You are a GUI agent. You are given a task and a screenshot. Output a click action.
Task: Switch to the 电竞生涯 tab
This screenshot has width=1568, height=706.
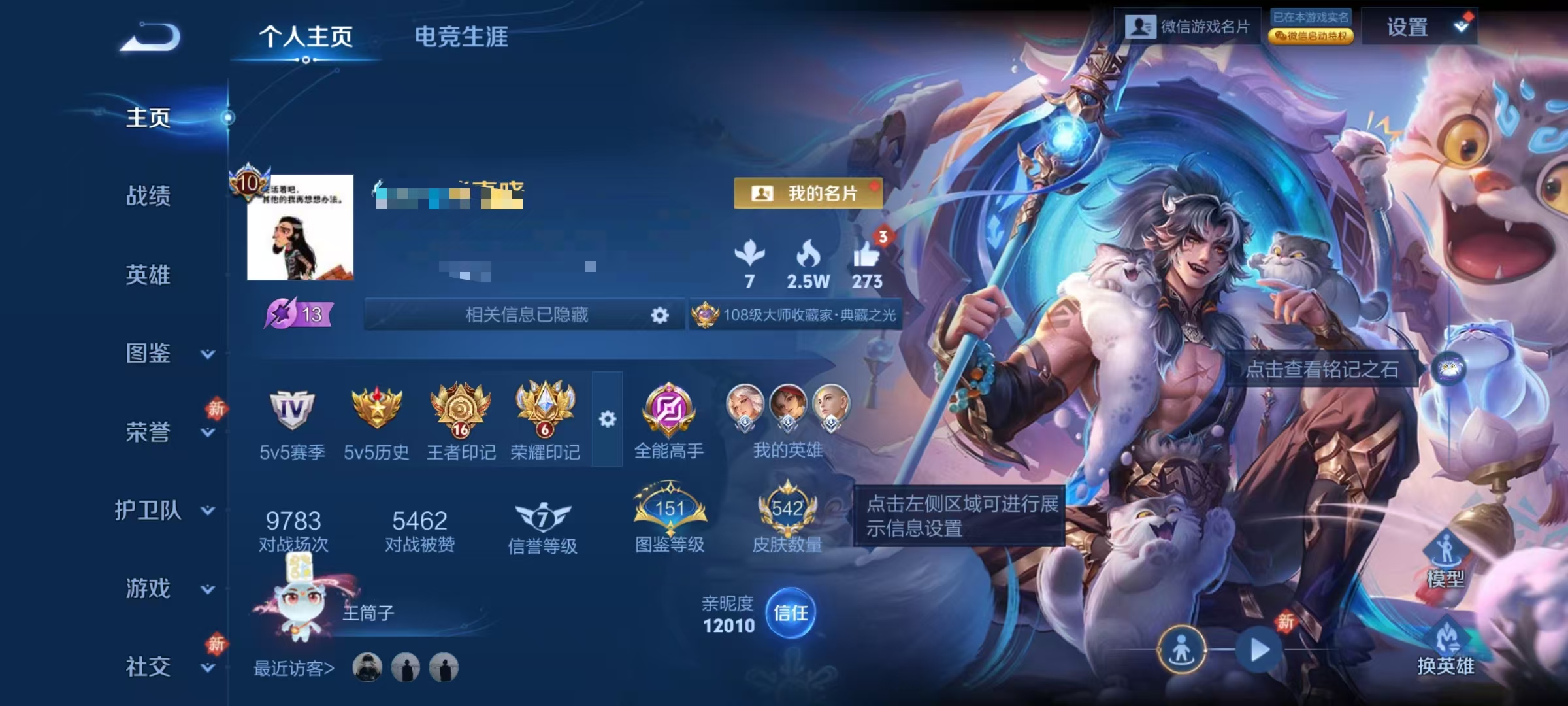coord(462,38)
